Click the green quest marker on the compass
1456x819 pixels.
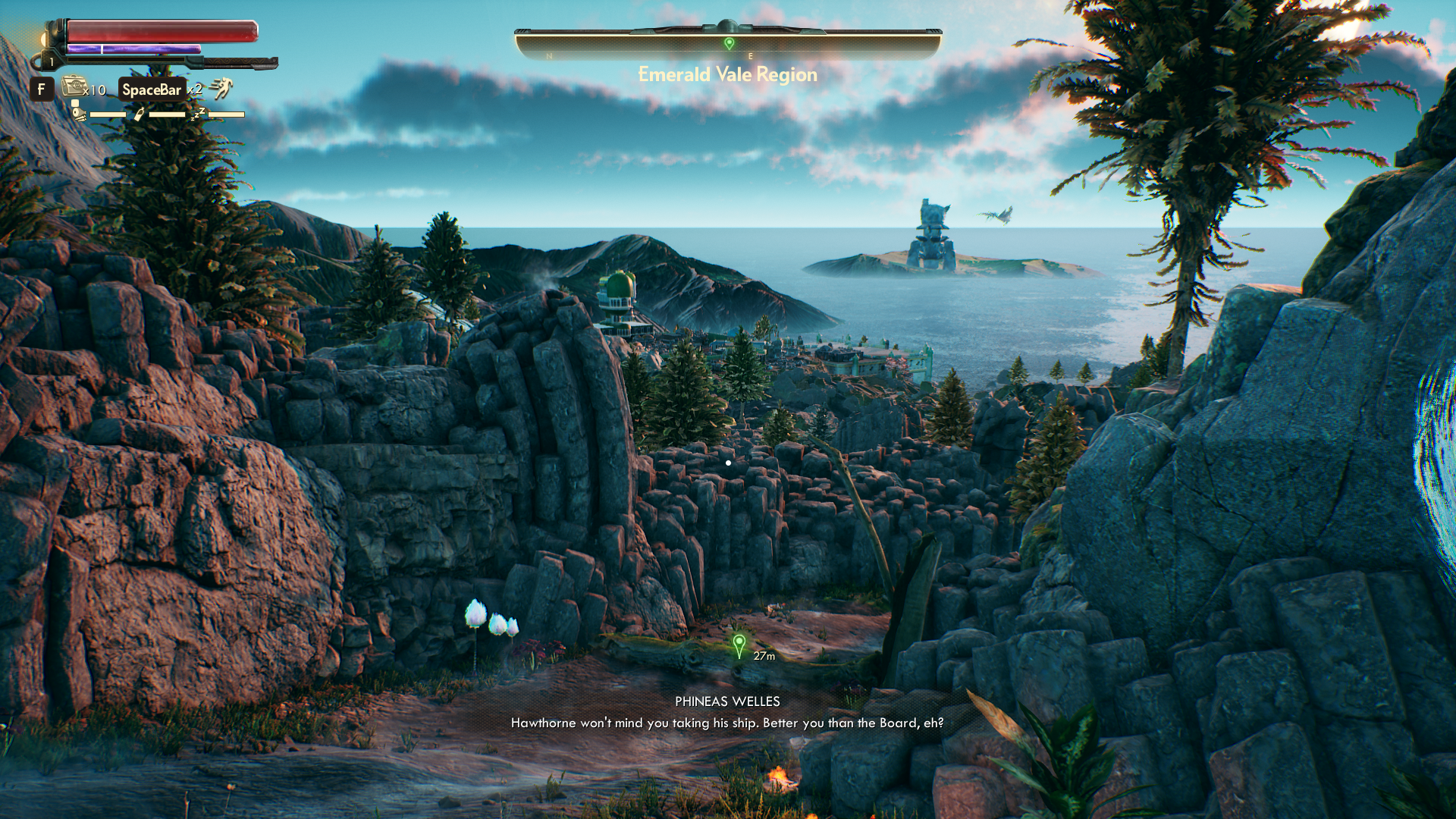click(x=729, y=44)
